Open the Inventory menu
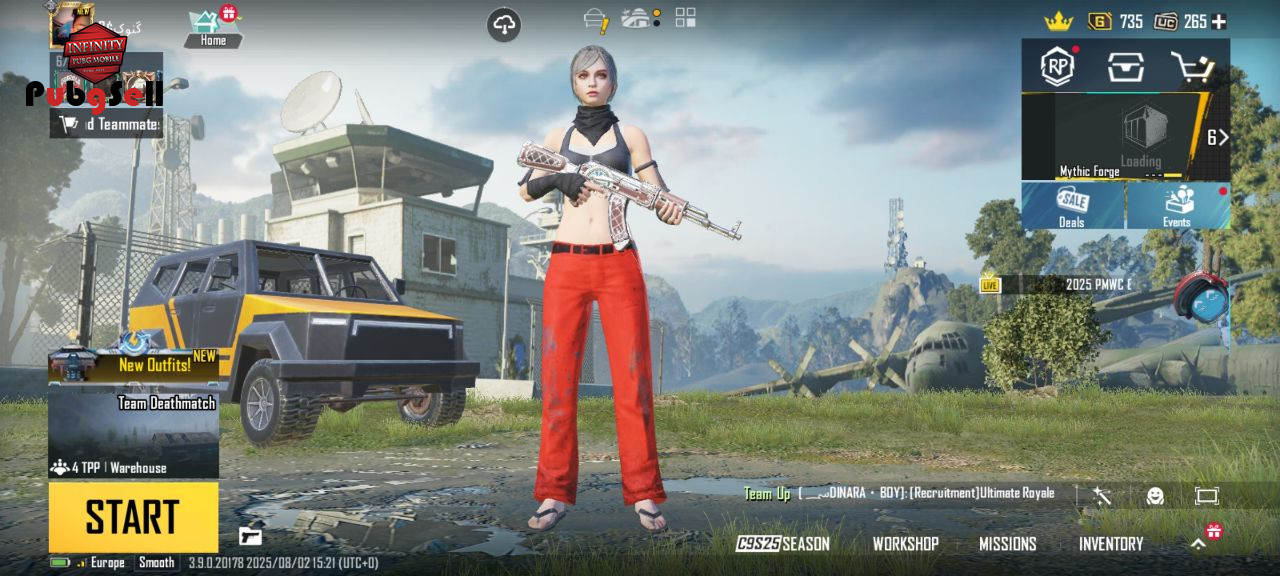Screen dimensions: 1280x576 [1110, 544]
